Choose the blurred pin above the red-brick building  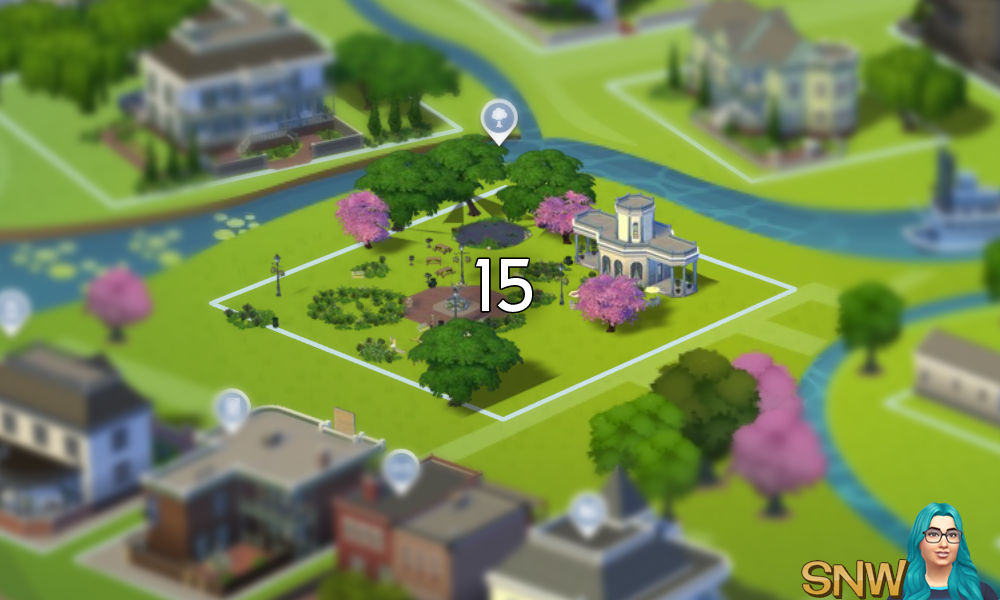coord(401,469)
